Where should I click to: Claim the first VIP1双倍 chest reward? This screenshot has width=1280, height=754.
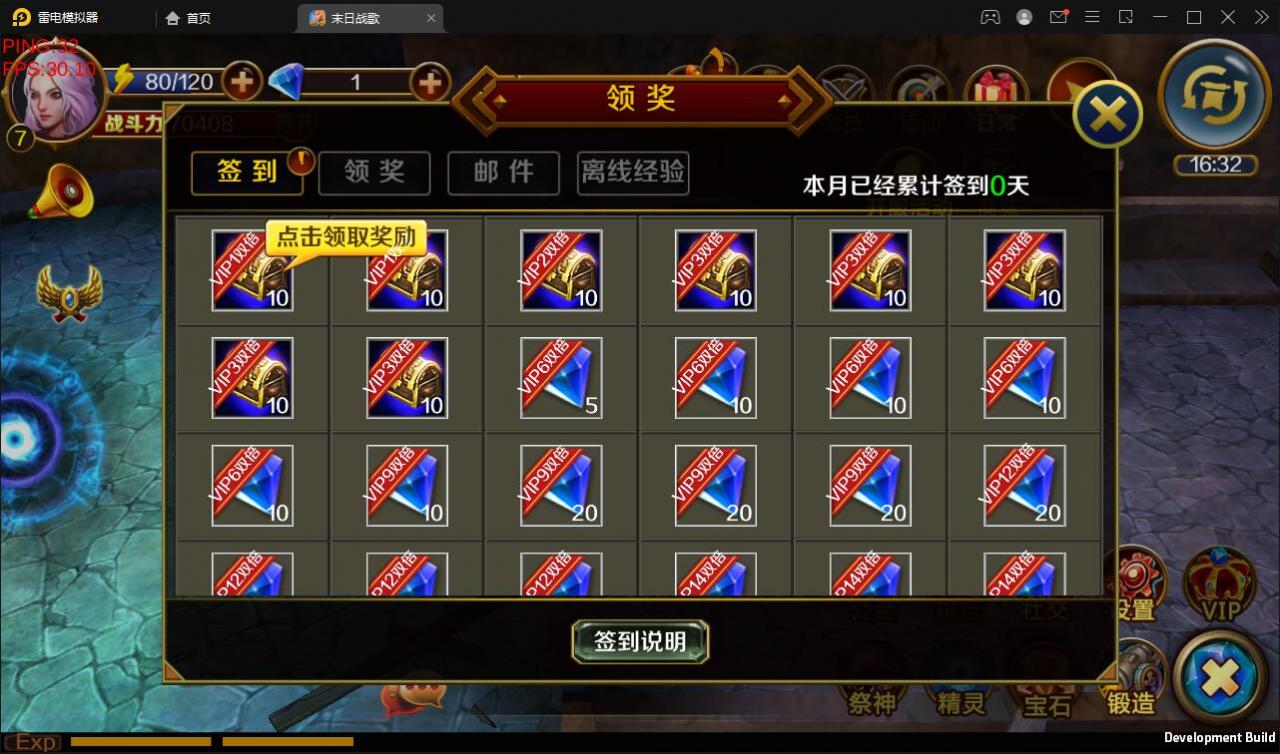click(250, 270)
